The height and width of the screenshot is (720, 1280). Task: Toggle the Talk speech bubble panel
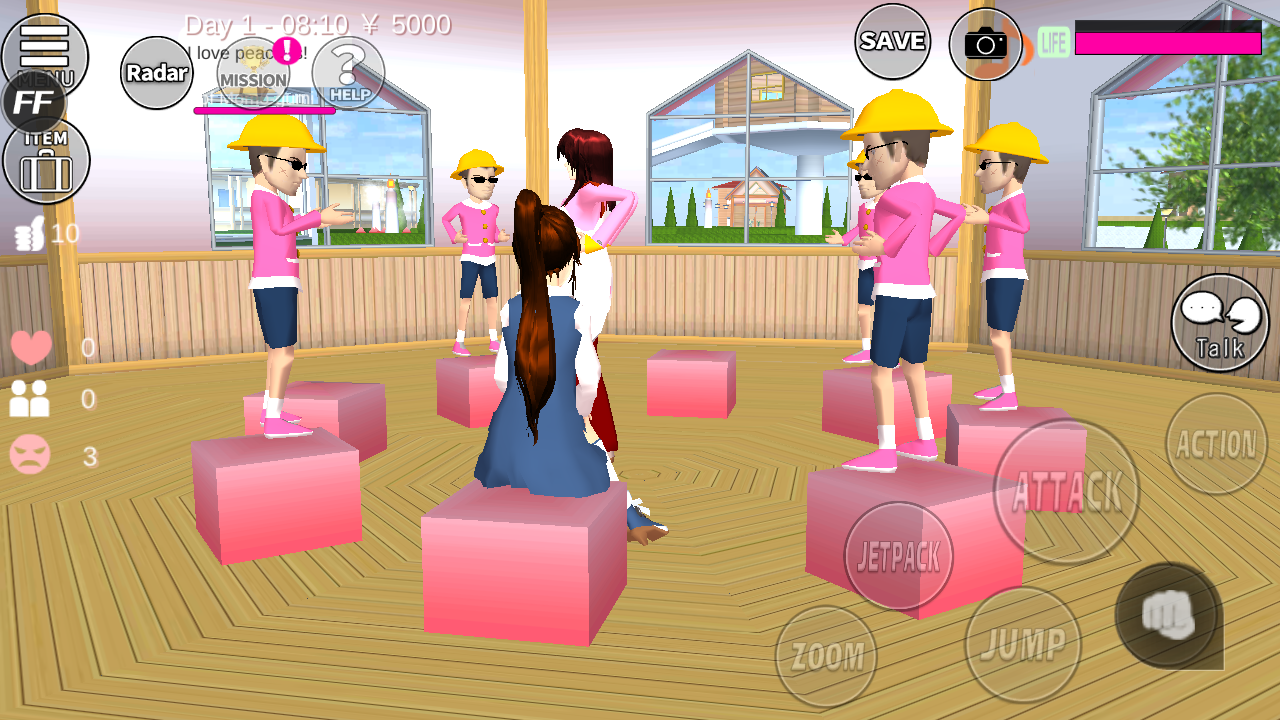1218,323
